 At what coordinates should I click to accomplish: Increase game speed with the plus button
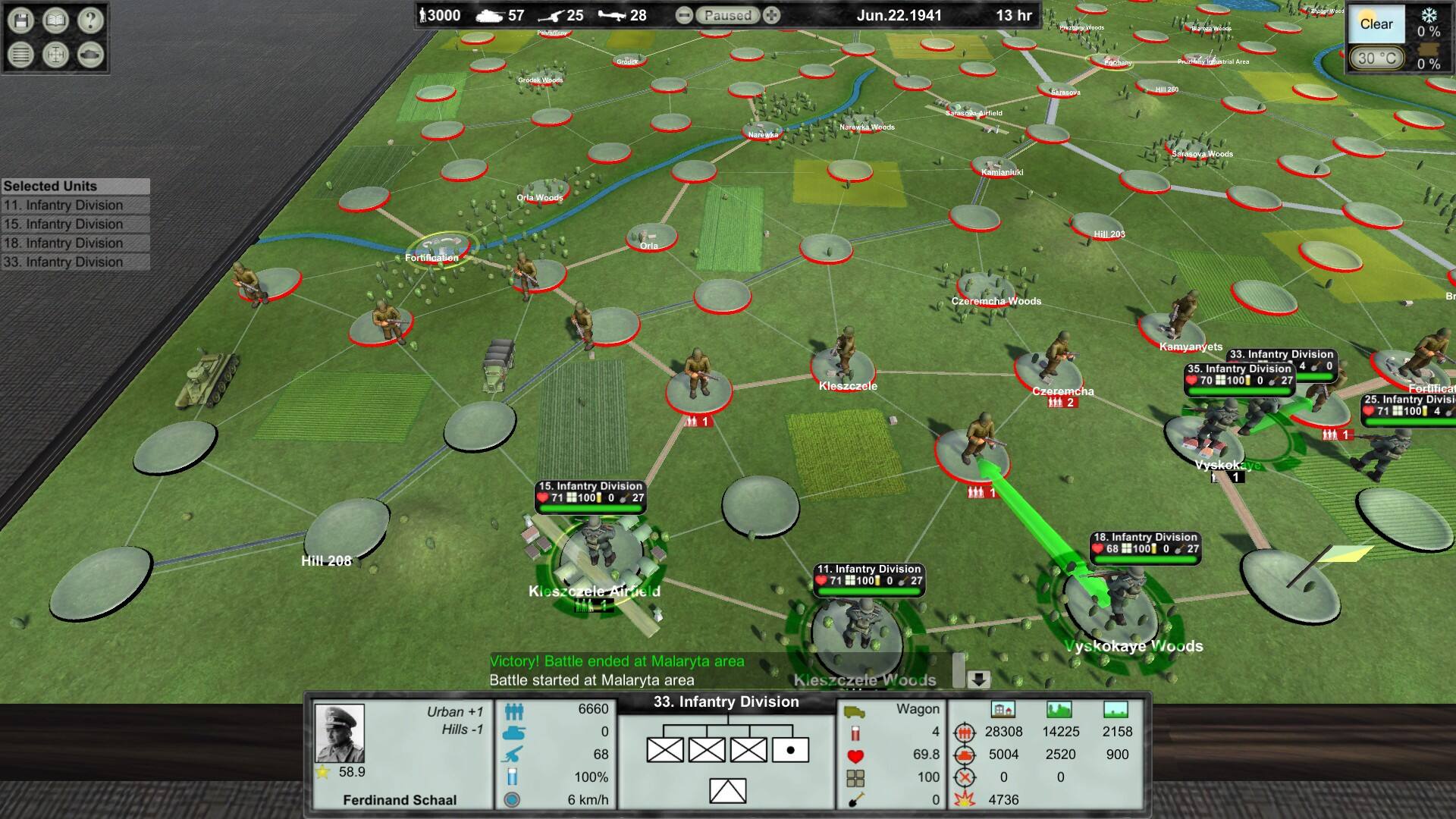click(771, 15)
